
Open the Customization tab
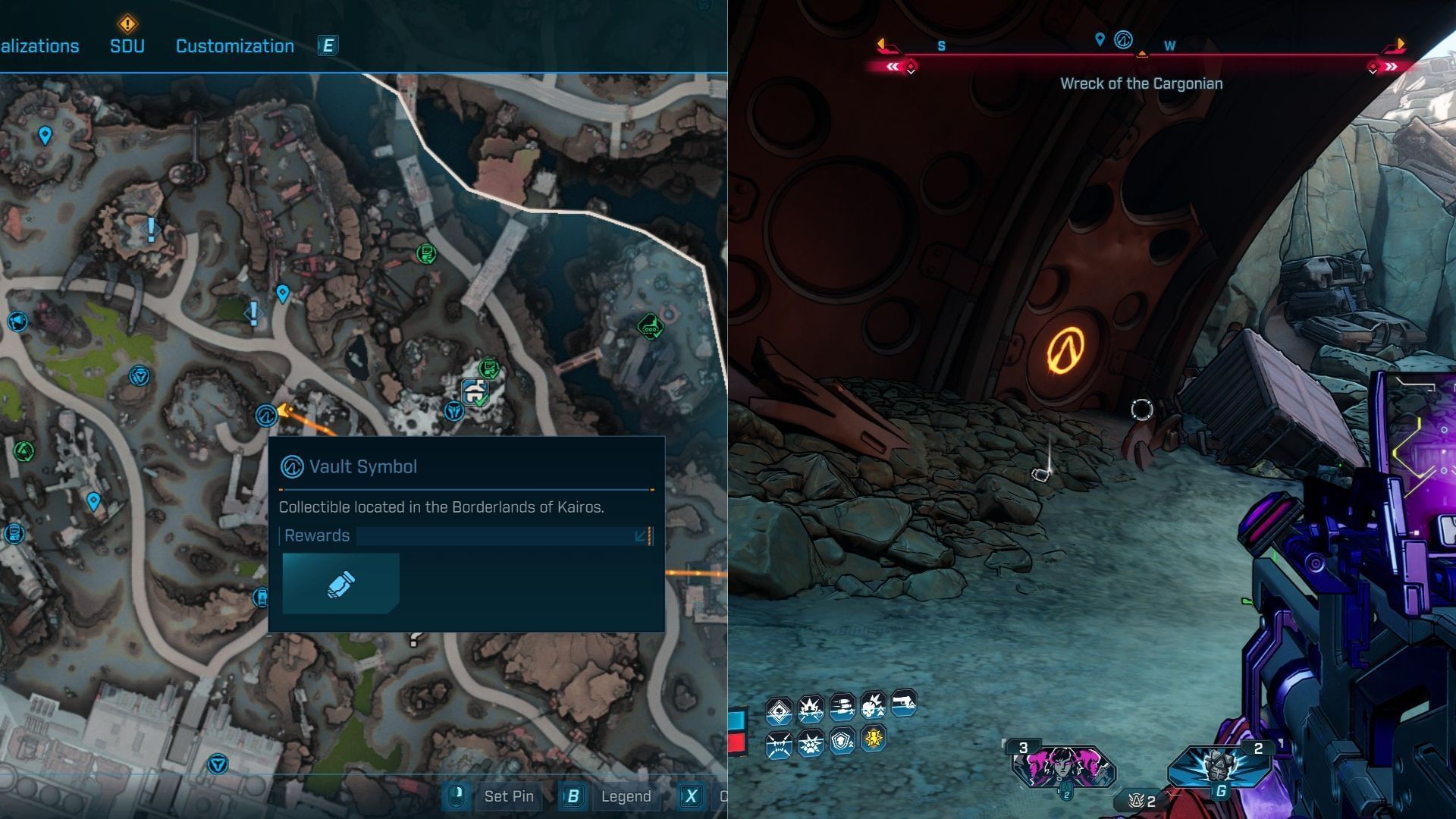tap(234, 46)
